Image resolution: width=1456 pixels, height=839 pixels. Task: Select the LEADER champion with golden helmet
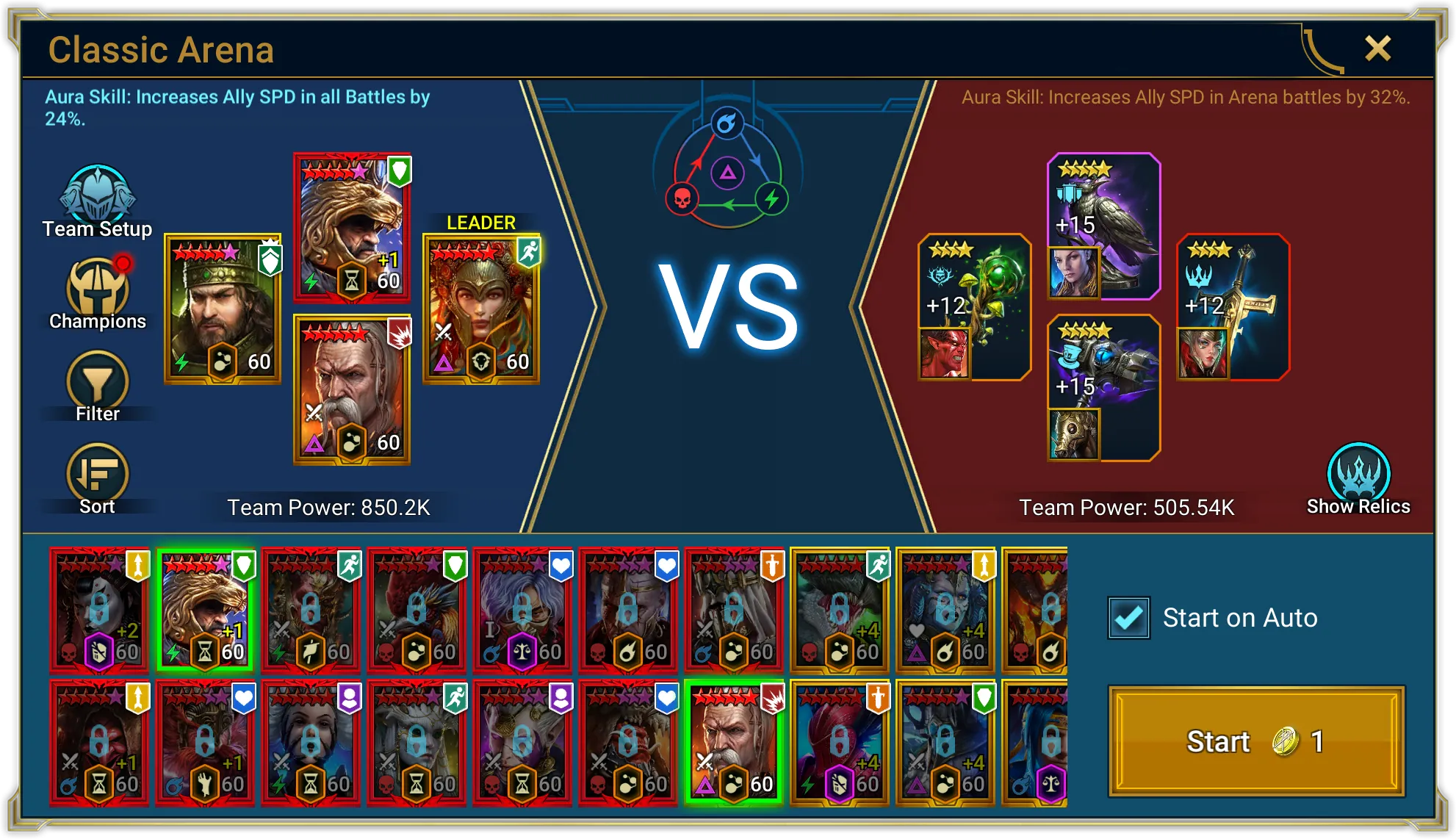click(481, 309)
